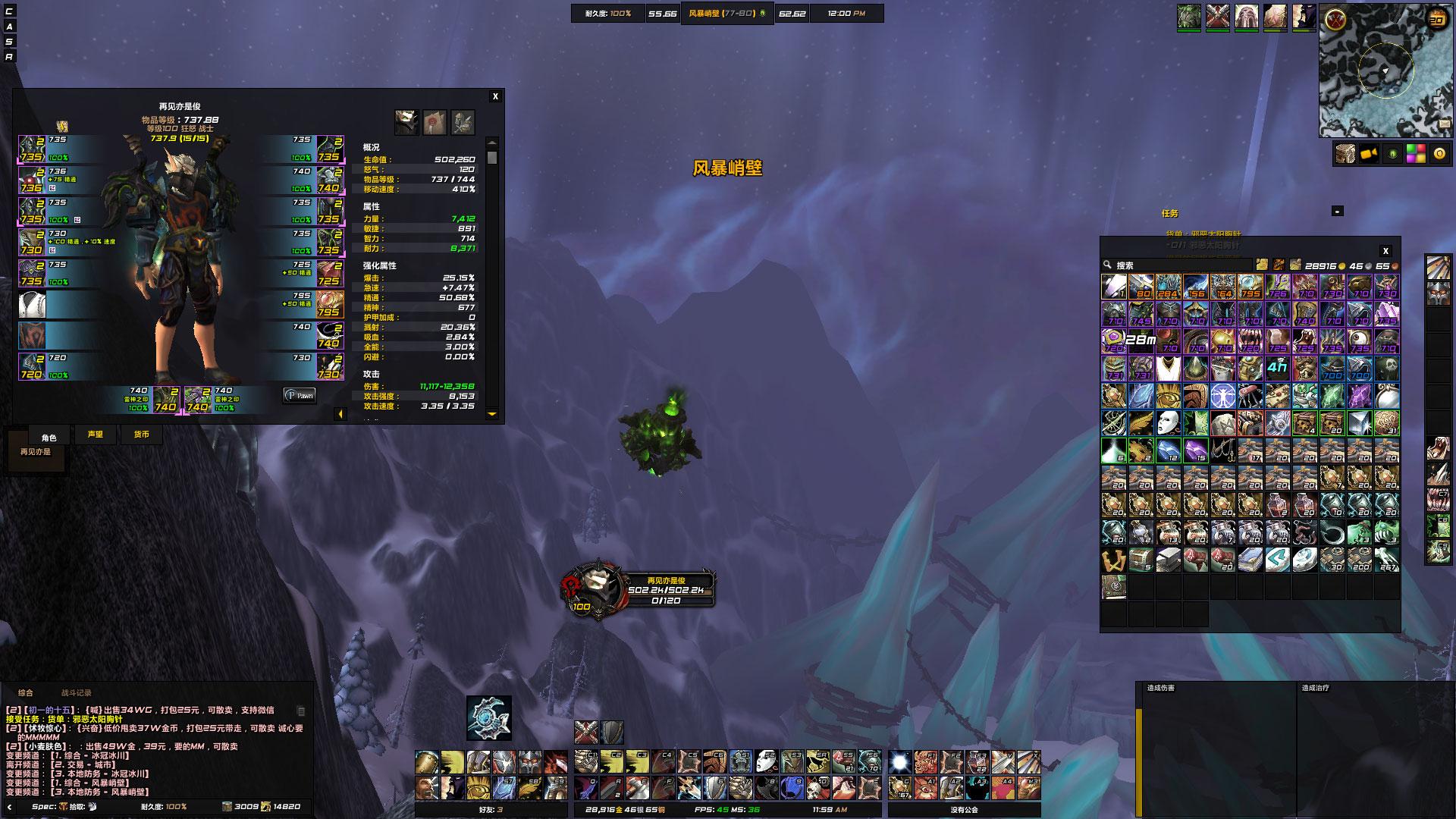Activate the skull ability on key 0
Screen dimensions: 1456x819
pyautogui.click(x=817, y=788)
